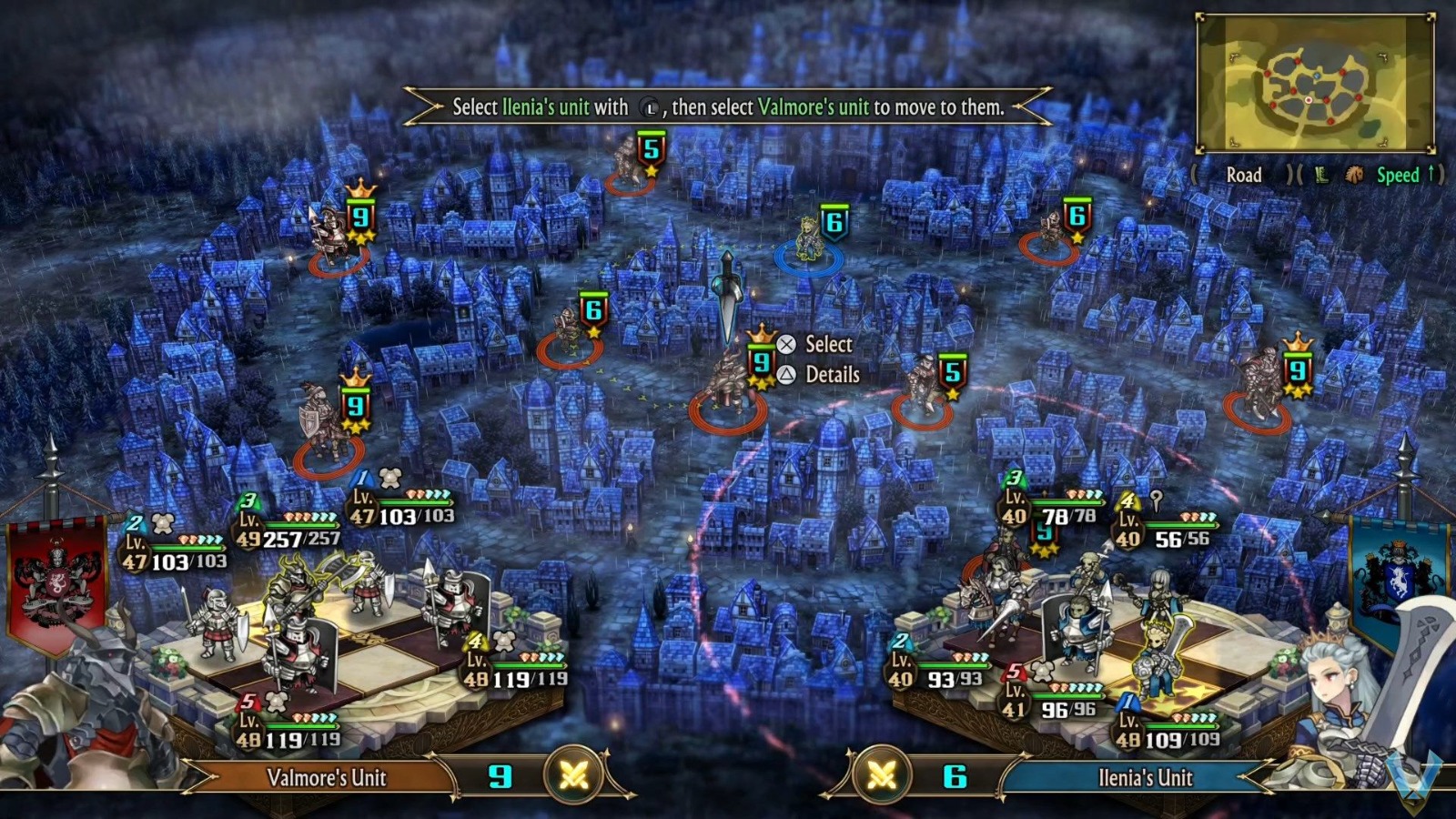The width and height of the screenshot is (1456, 819).
Task: Click the horse speed icon
Action: (x=1354, y=175)
